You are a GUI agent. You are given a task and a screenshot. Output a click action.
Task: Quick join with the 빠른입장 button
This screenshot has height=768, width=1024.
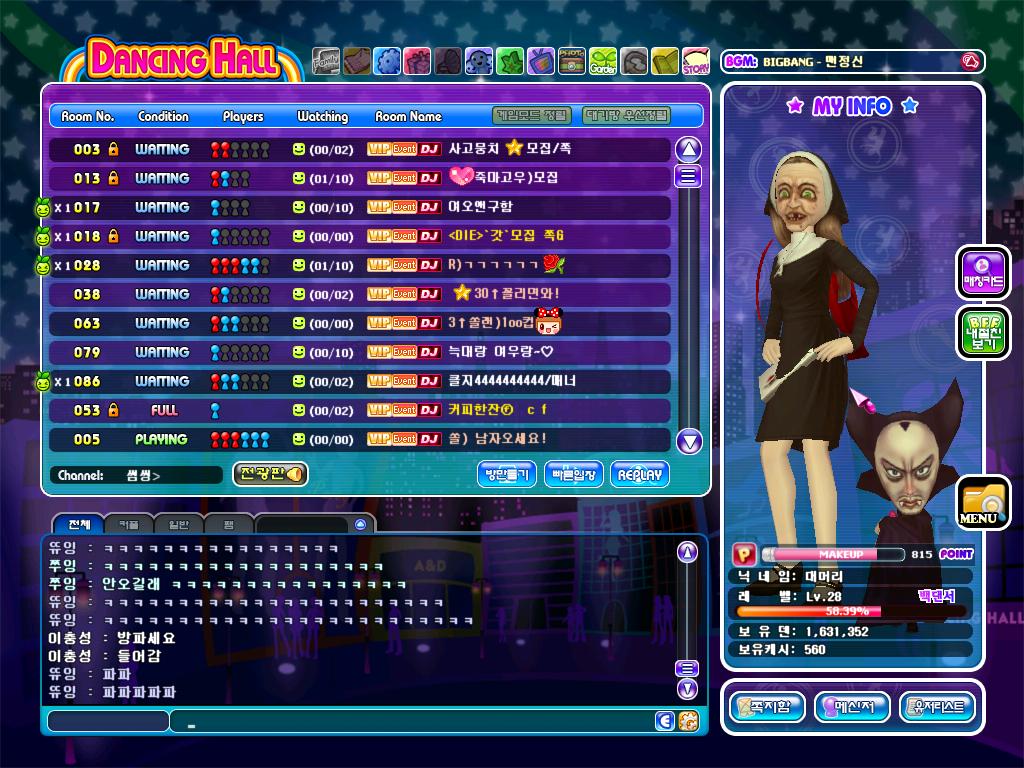click(574, 475)
